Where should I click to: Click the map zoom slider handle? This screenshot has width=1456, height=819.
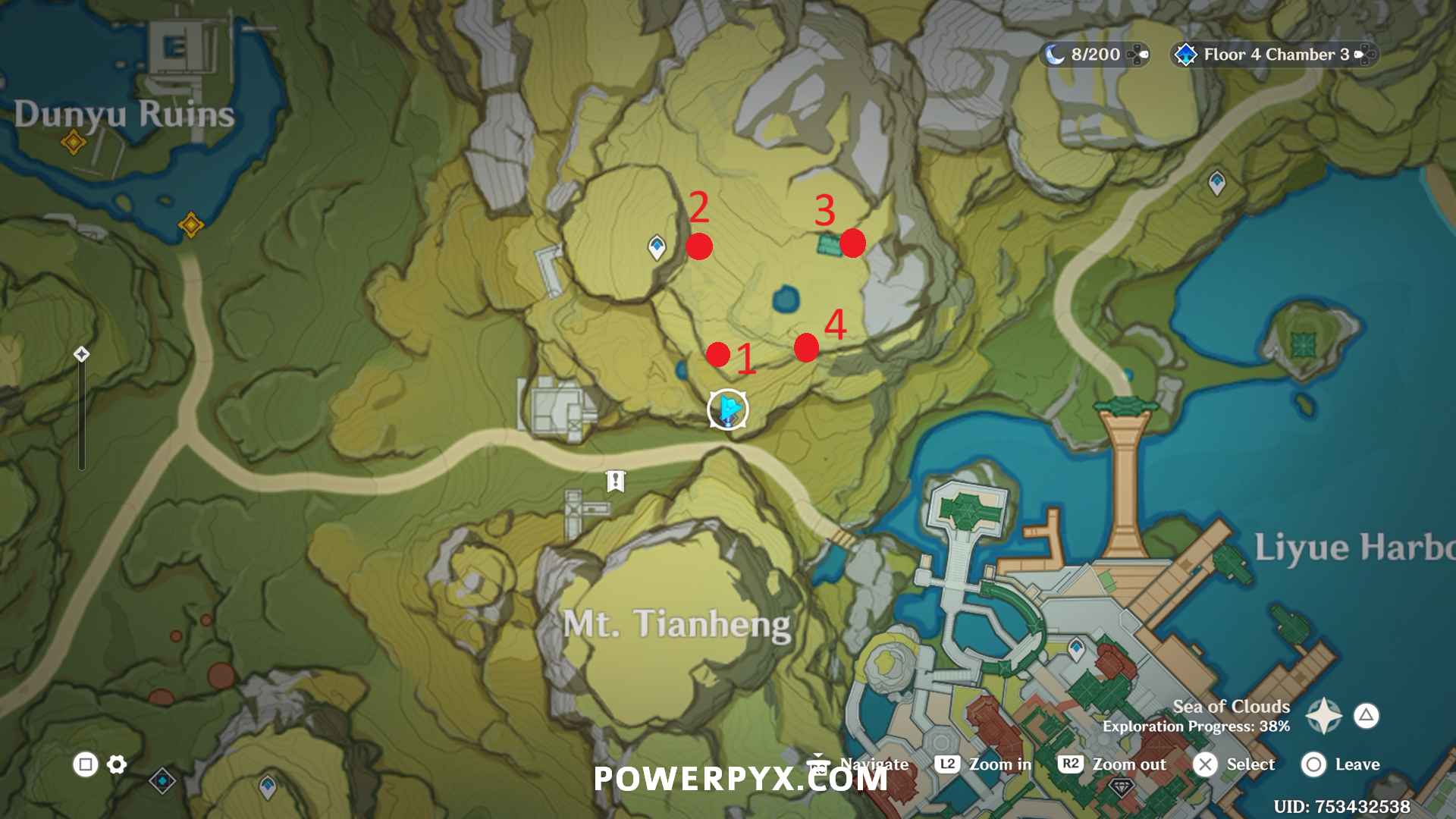click(82, 354)
